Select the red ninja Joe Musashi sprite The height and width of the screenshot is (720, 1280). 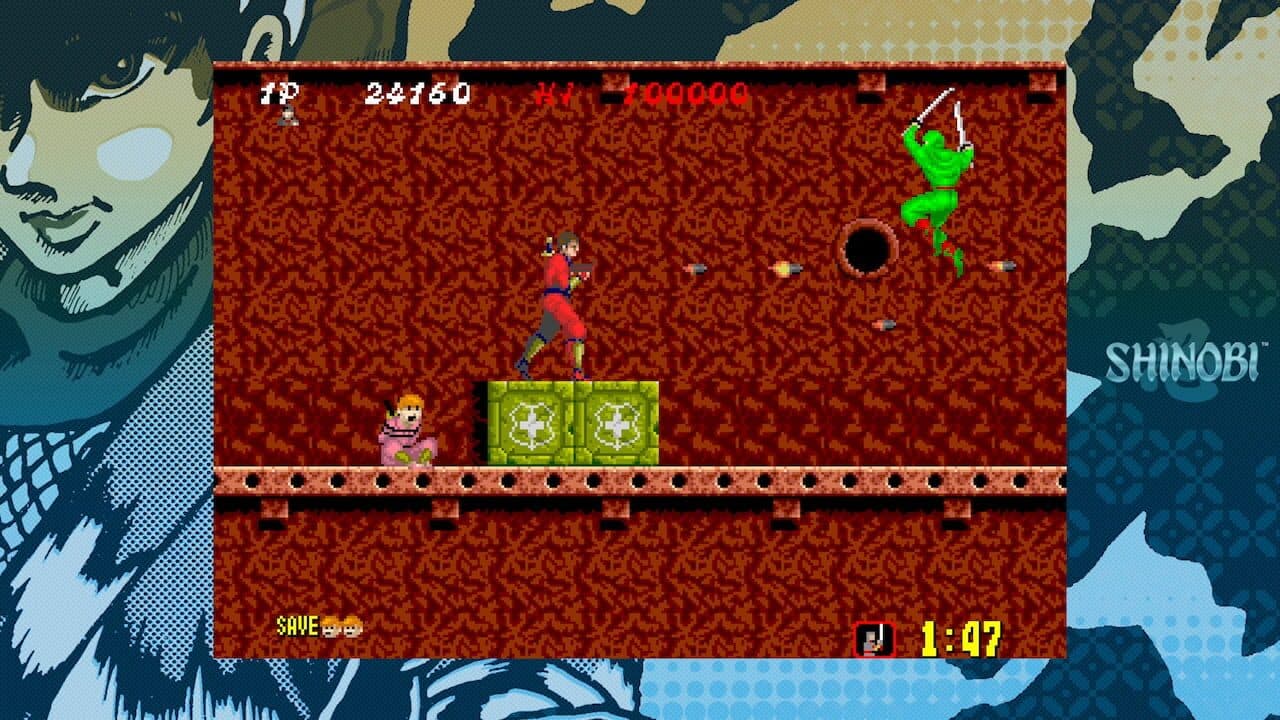[560, 300]
